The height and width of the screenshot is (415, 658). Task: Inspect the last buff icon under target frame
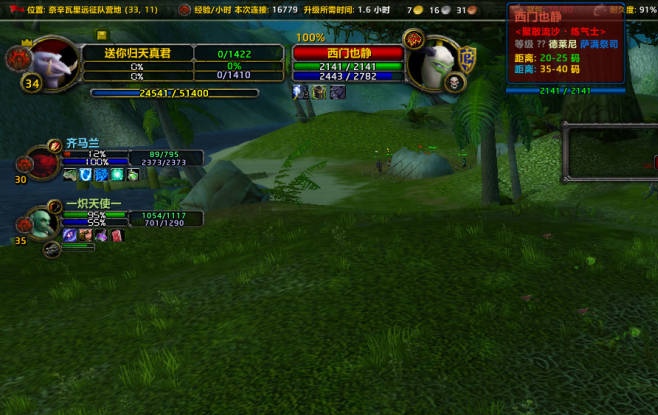338,92
